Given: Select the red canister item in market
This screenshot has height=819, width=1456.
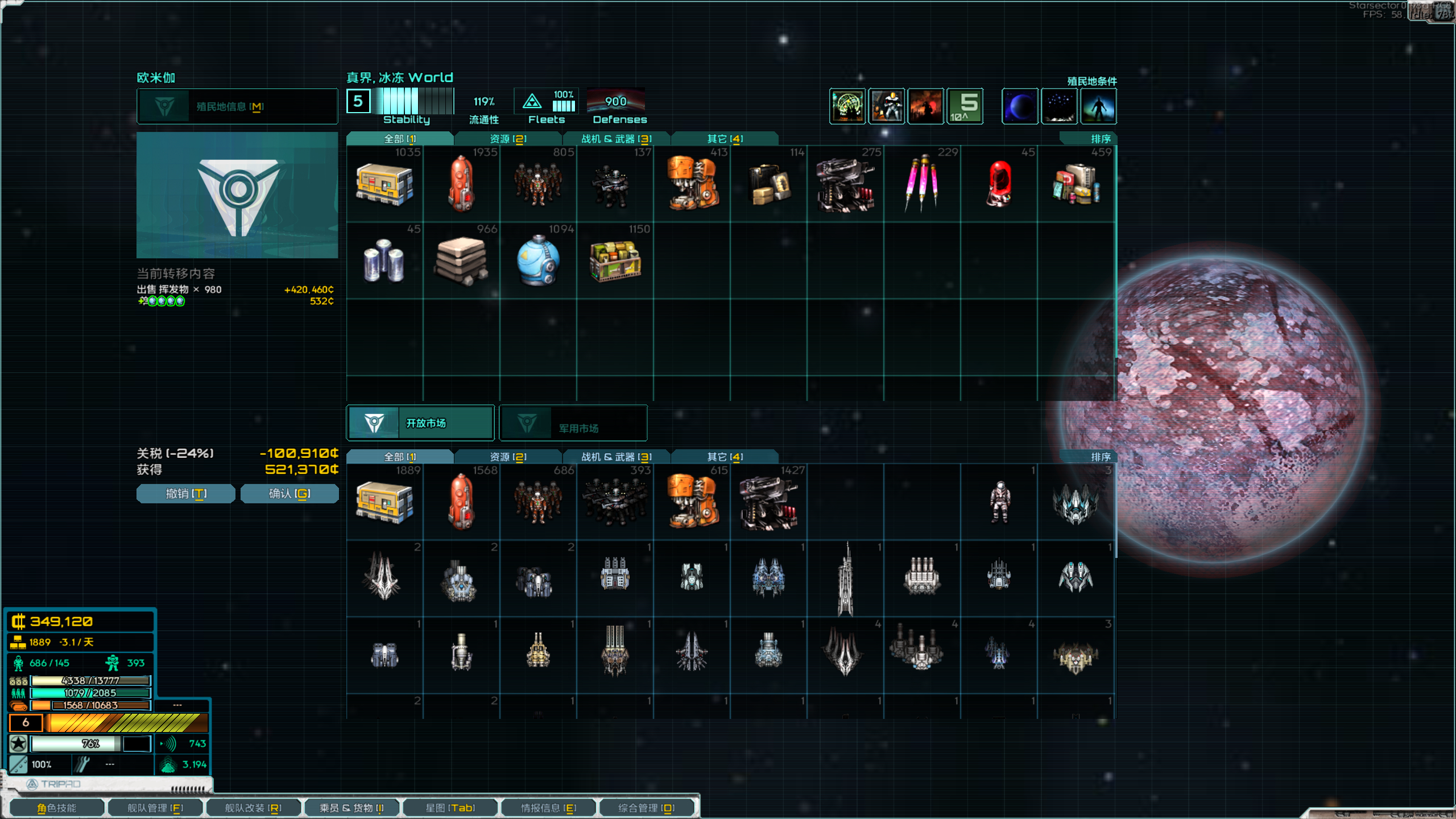Looking at the screenshot, I should [999, 185].
